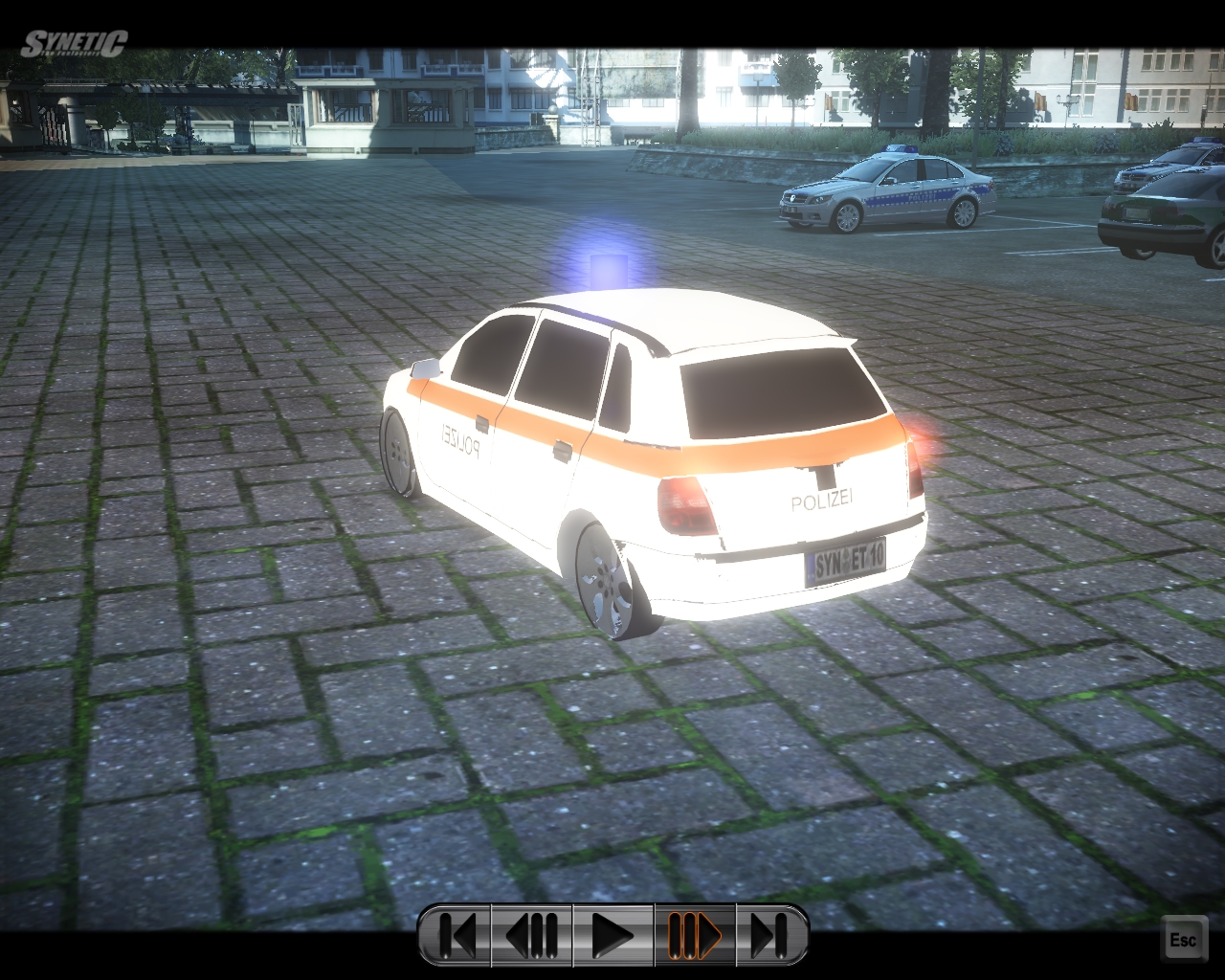Skip to the end of the replay
This screenshot has width=1225, height=980.
point(769,935)
